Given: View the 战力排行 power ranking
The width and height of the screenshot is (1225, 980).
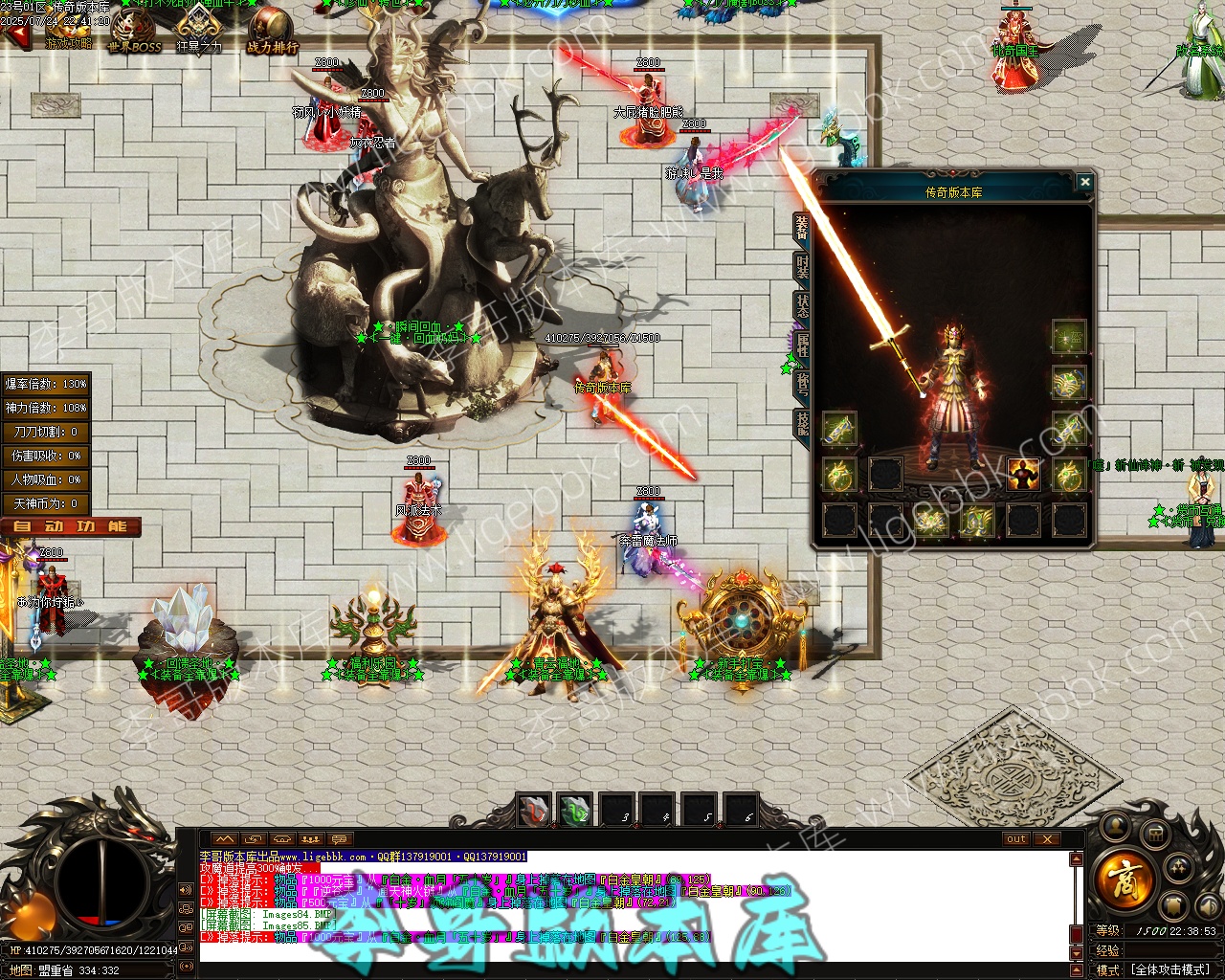Looking at the screenshot, I should [x=272, y=33].
